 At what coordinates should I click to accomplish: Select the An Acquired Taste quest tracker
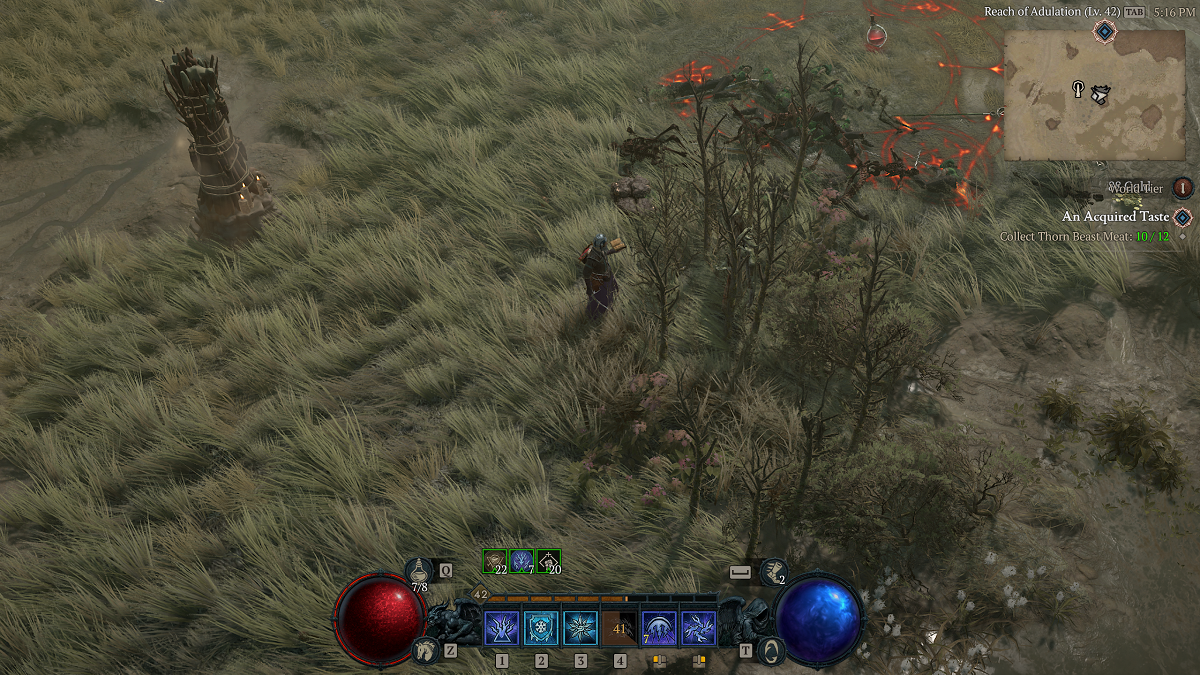click(x=1116, y=216)
